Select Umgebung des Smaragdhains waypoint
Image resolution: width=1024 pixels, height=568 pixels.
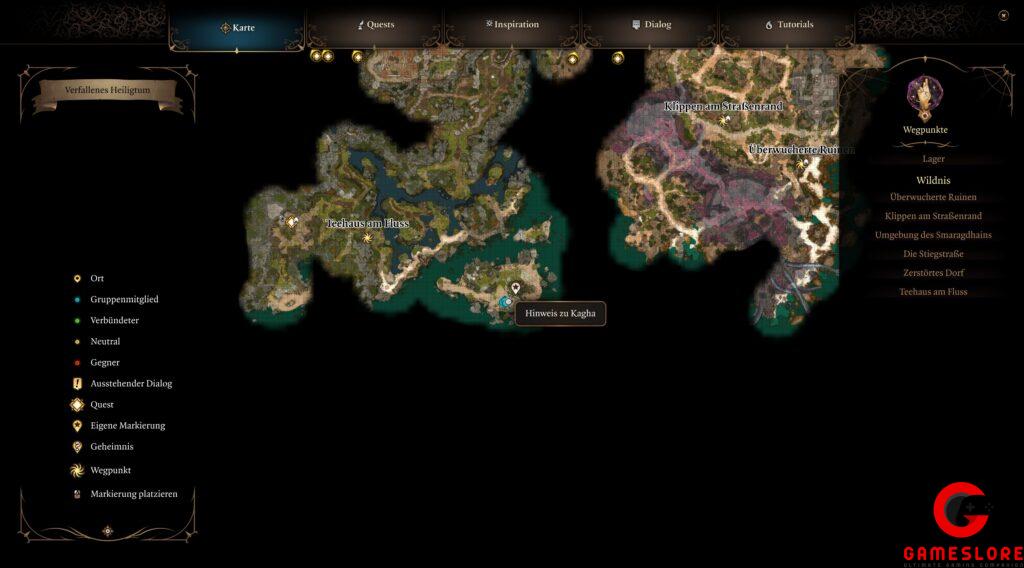tap(933, 235)
